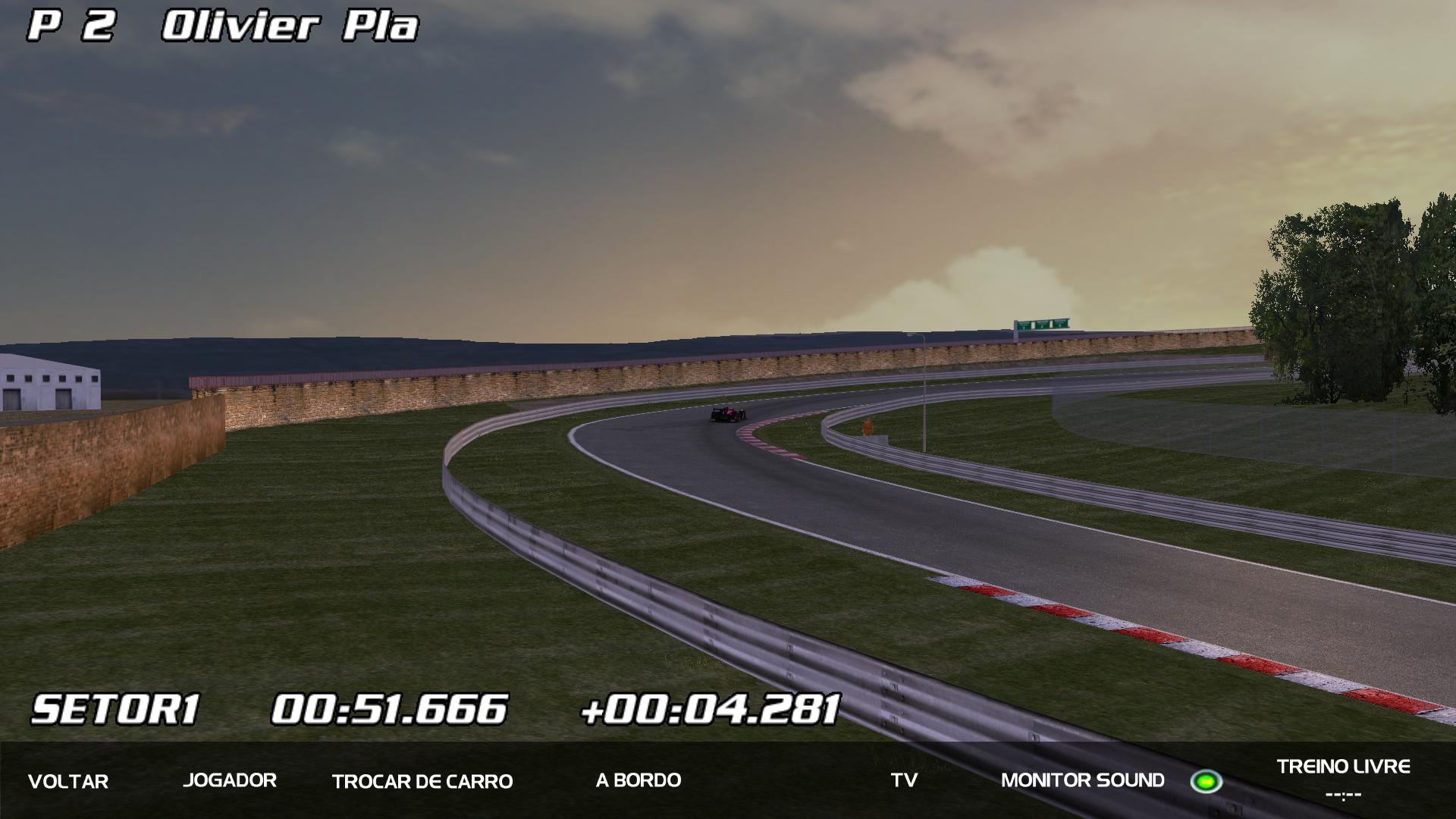Screen dimensions: 1456x819
Task: Activate the TV camera view
Action: click(x=904, y=780)
